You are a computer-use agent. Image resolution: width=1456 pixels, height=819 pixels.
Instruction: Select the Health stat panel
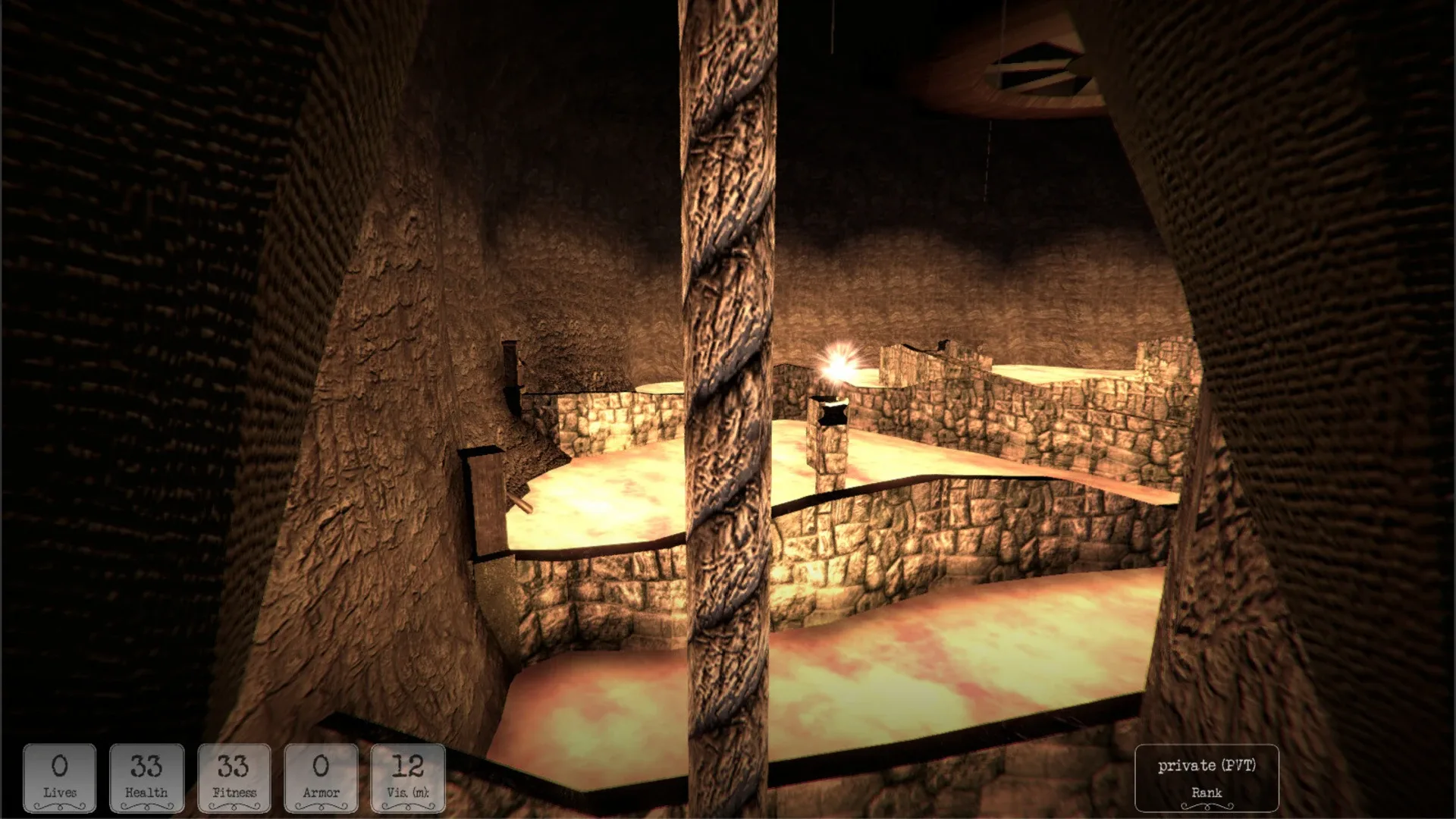[147, 777]
